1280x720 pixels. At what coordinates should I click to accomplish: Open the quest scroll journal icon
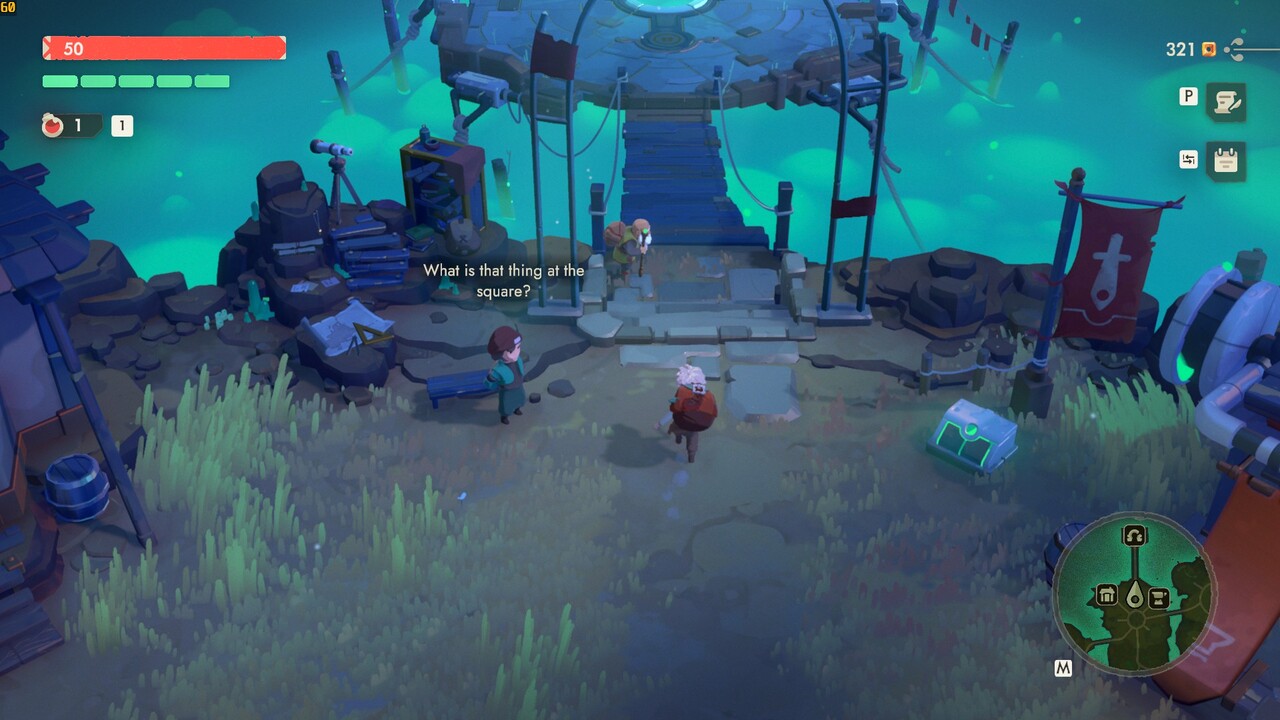1226,101
